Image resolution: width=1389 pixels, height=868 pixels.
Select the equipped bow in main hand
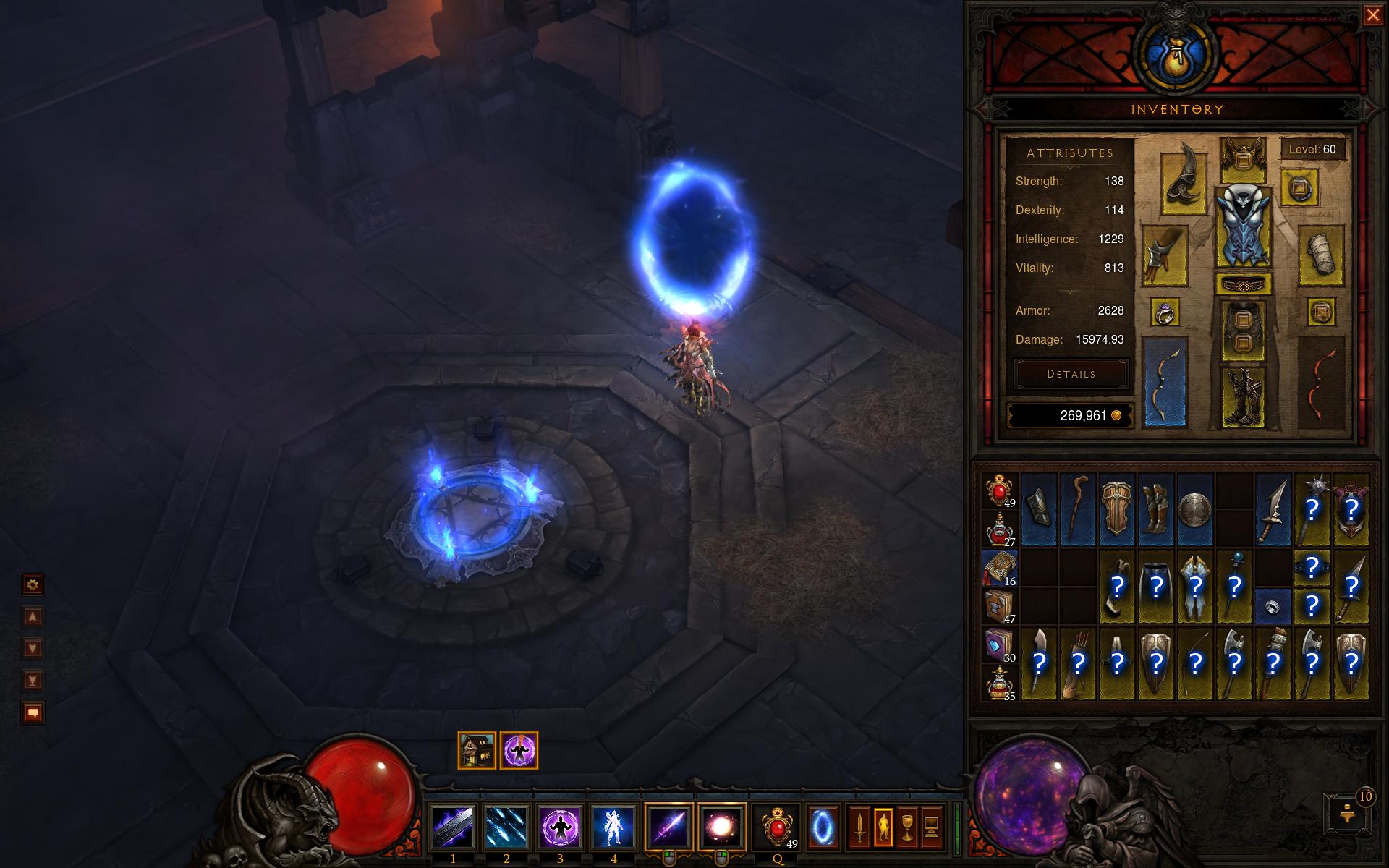click(x=1165, y=381)
